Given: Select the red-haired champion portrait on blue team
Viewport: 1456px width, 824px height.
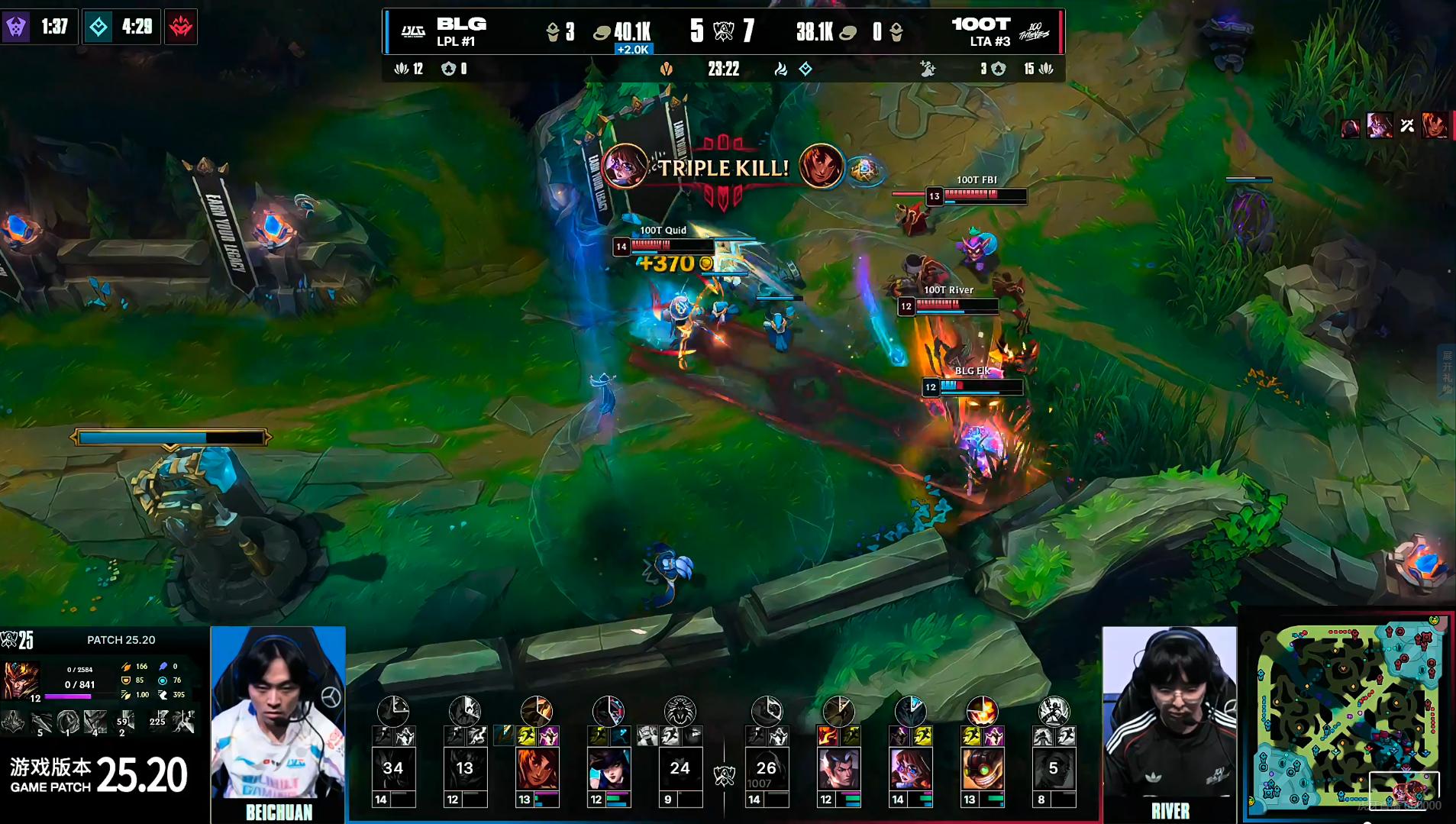Looking at the screenshot, I should tap(537, 768).
